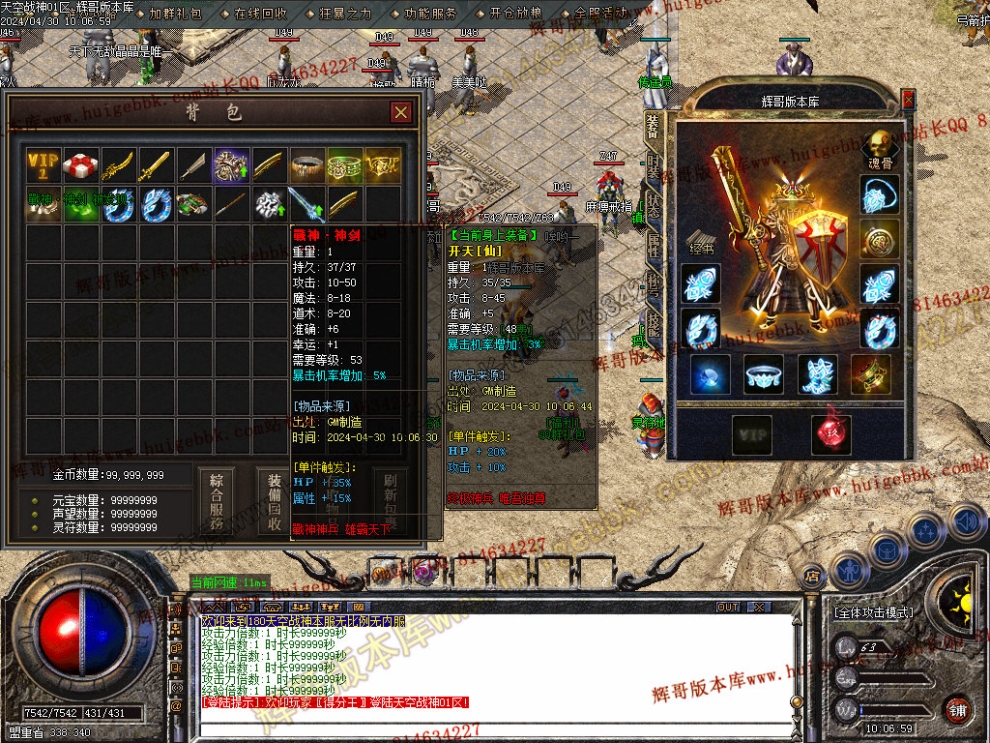The height and width of the screenshot is (743, 990).
Task: Select the VIP 1 item in the backpack
Action: pos(44,165)
